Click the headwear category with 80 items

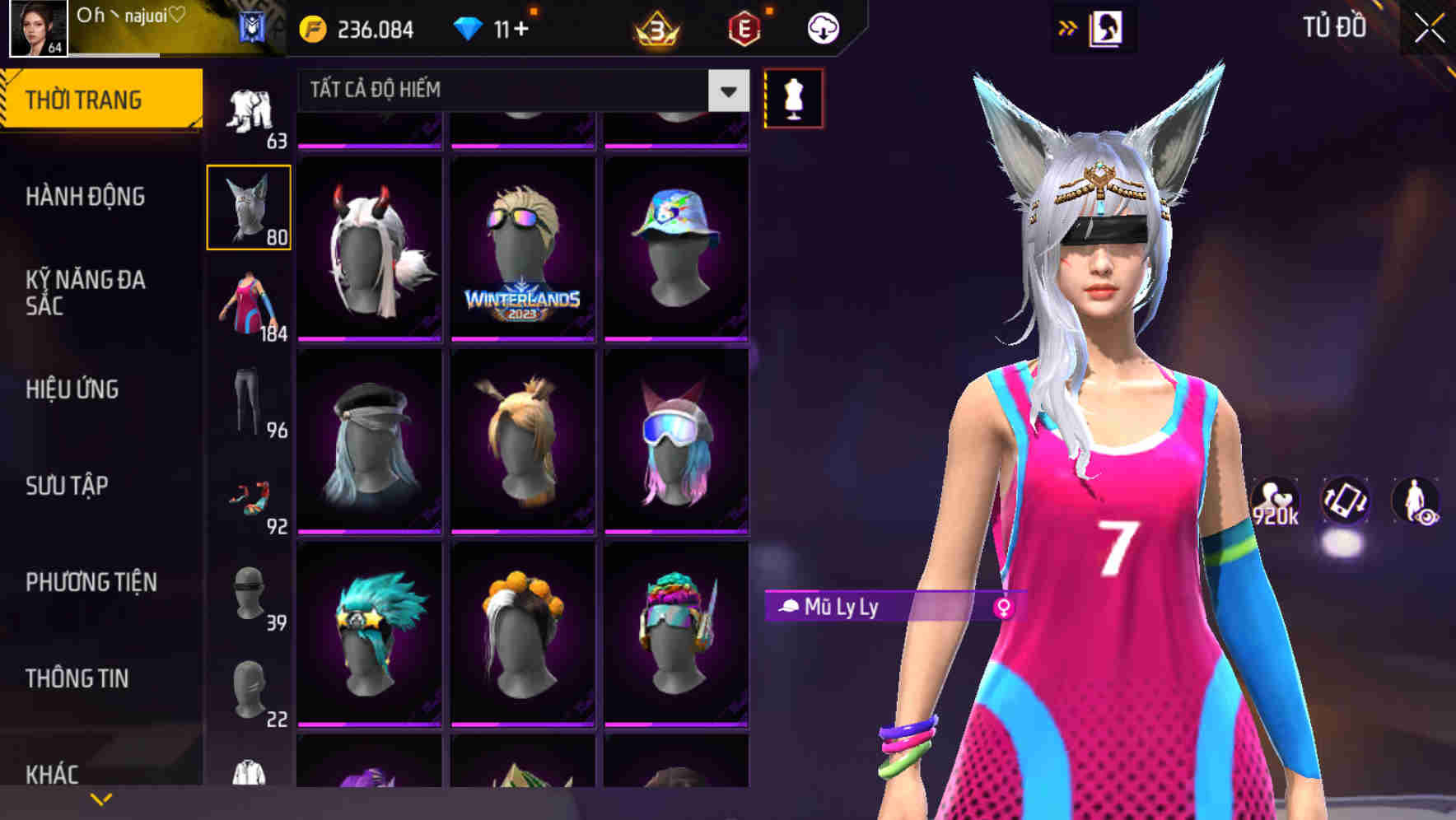point(248,206)
